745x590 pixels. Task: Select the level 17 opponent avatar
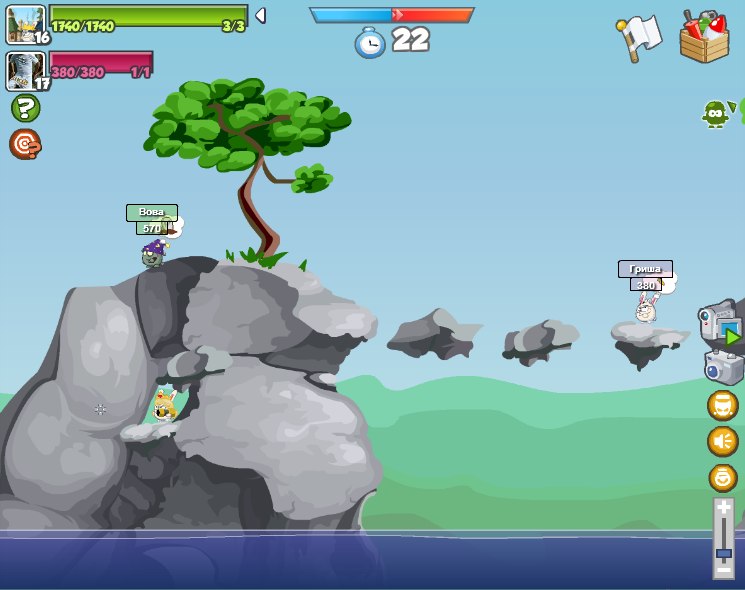[x=26, y=71]
